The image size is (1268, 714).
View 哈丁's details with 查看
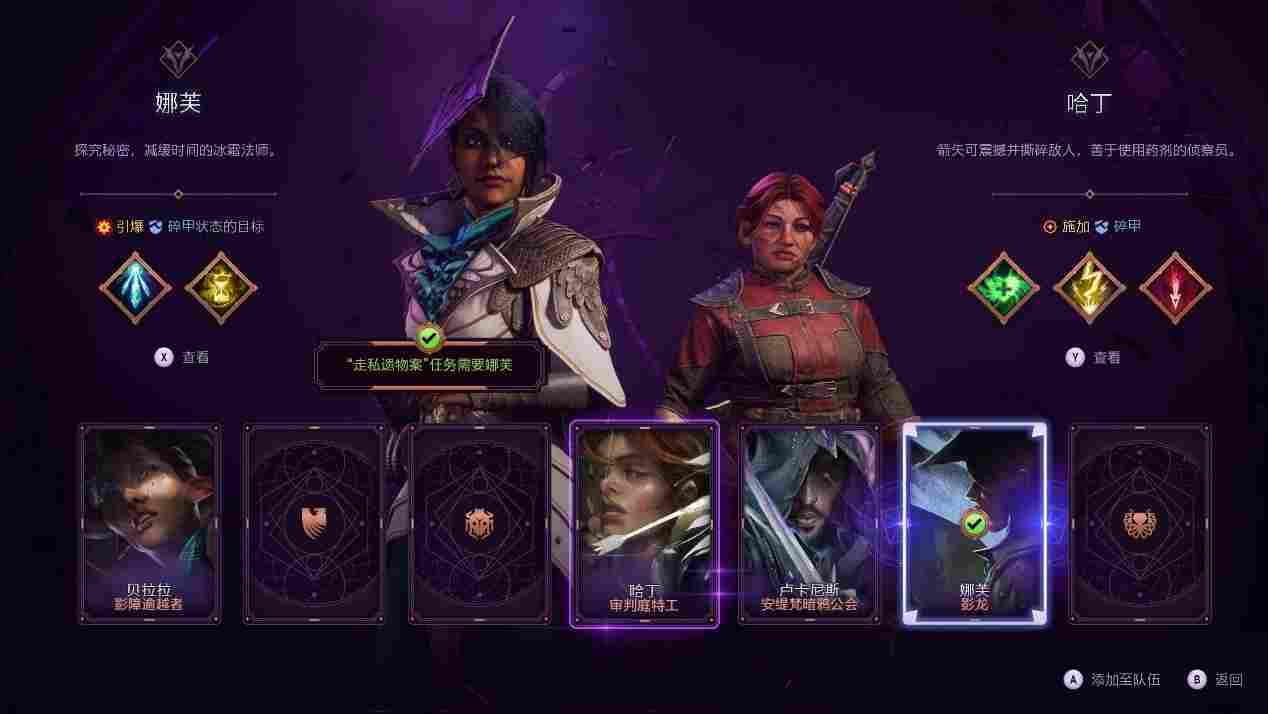pos(1092,357)
